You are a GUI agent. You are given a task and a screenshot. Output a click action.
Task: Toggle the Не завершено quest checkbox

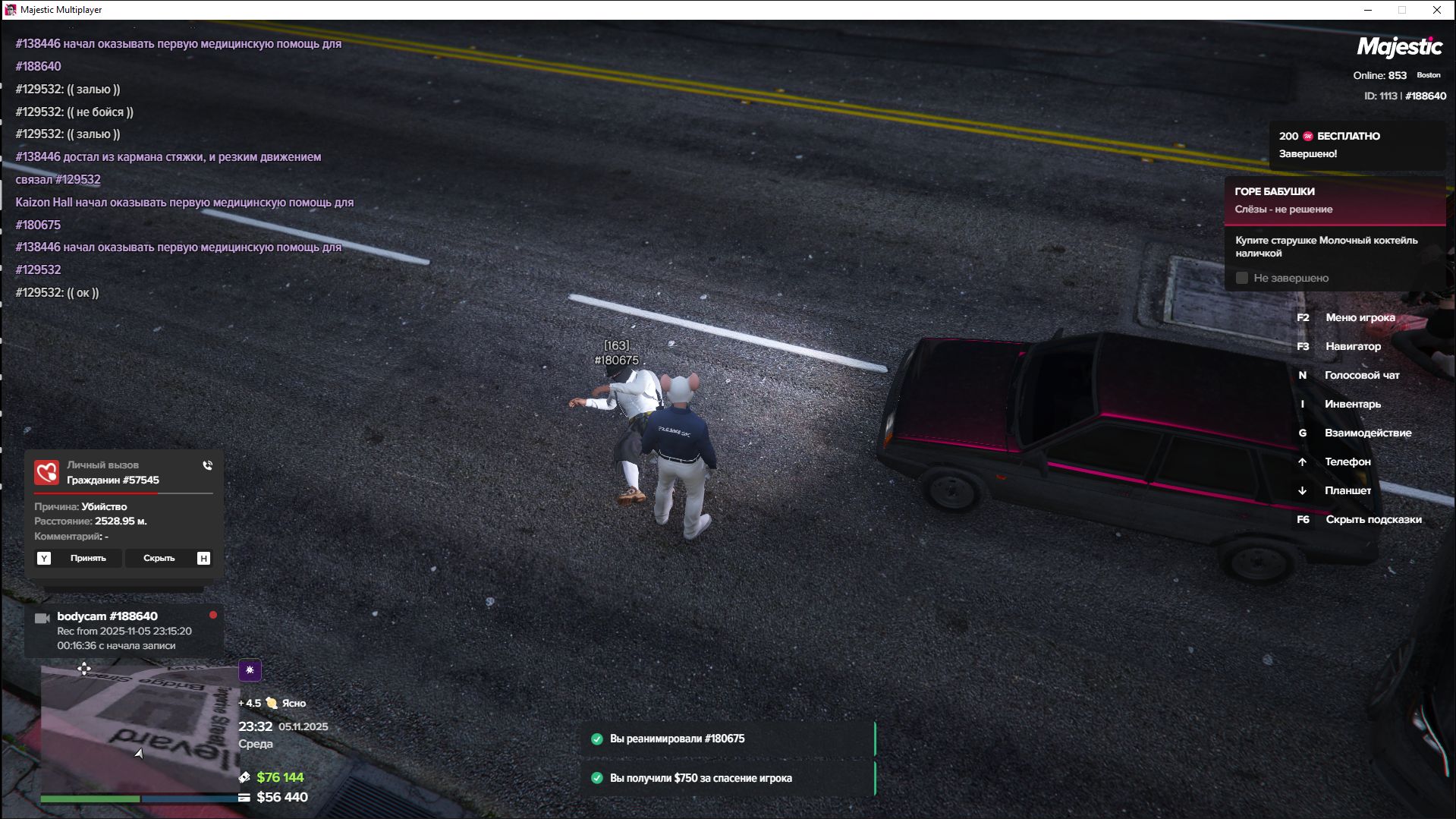[1242, 279]
